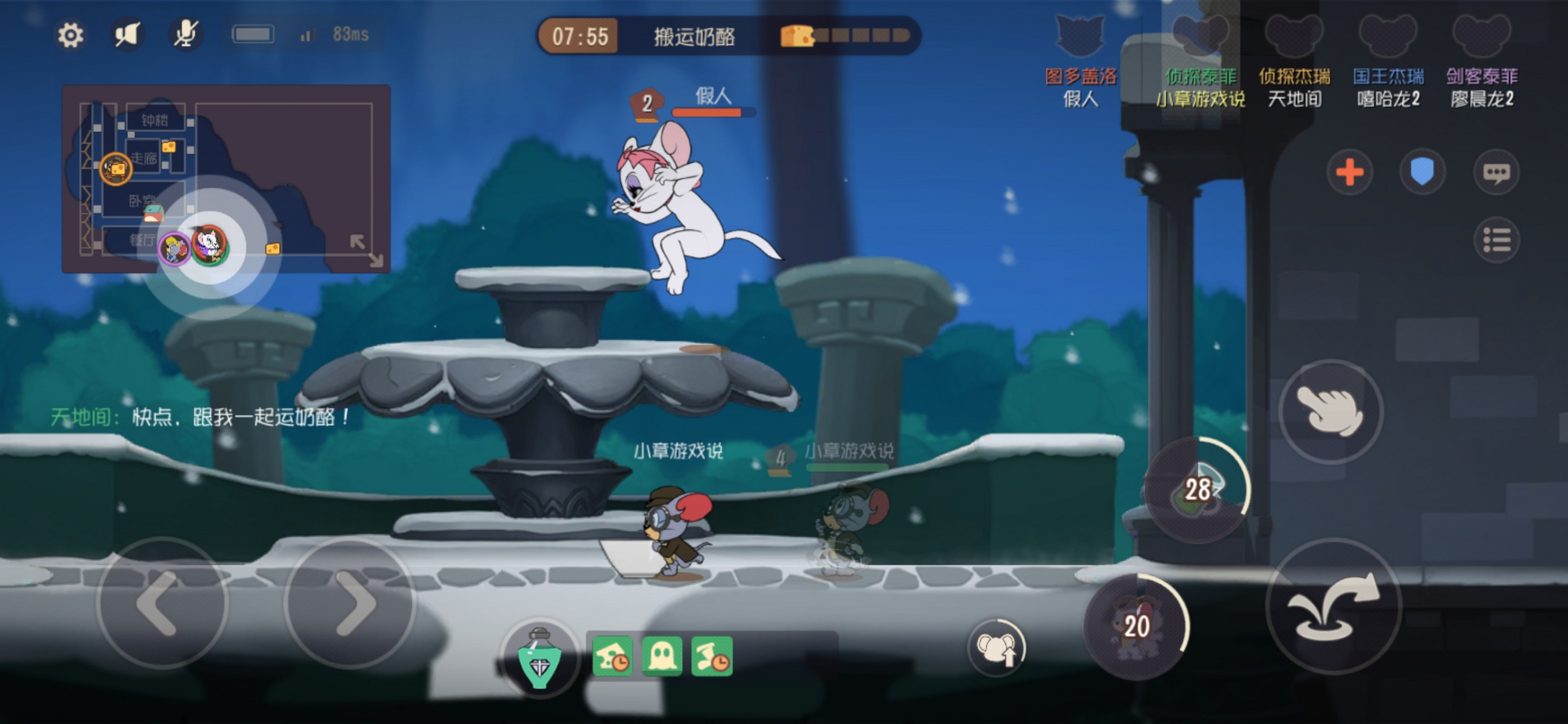Move right with the right arrow button
Screen dimensions: 1568x724
350,604
